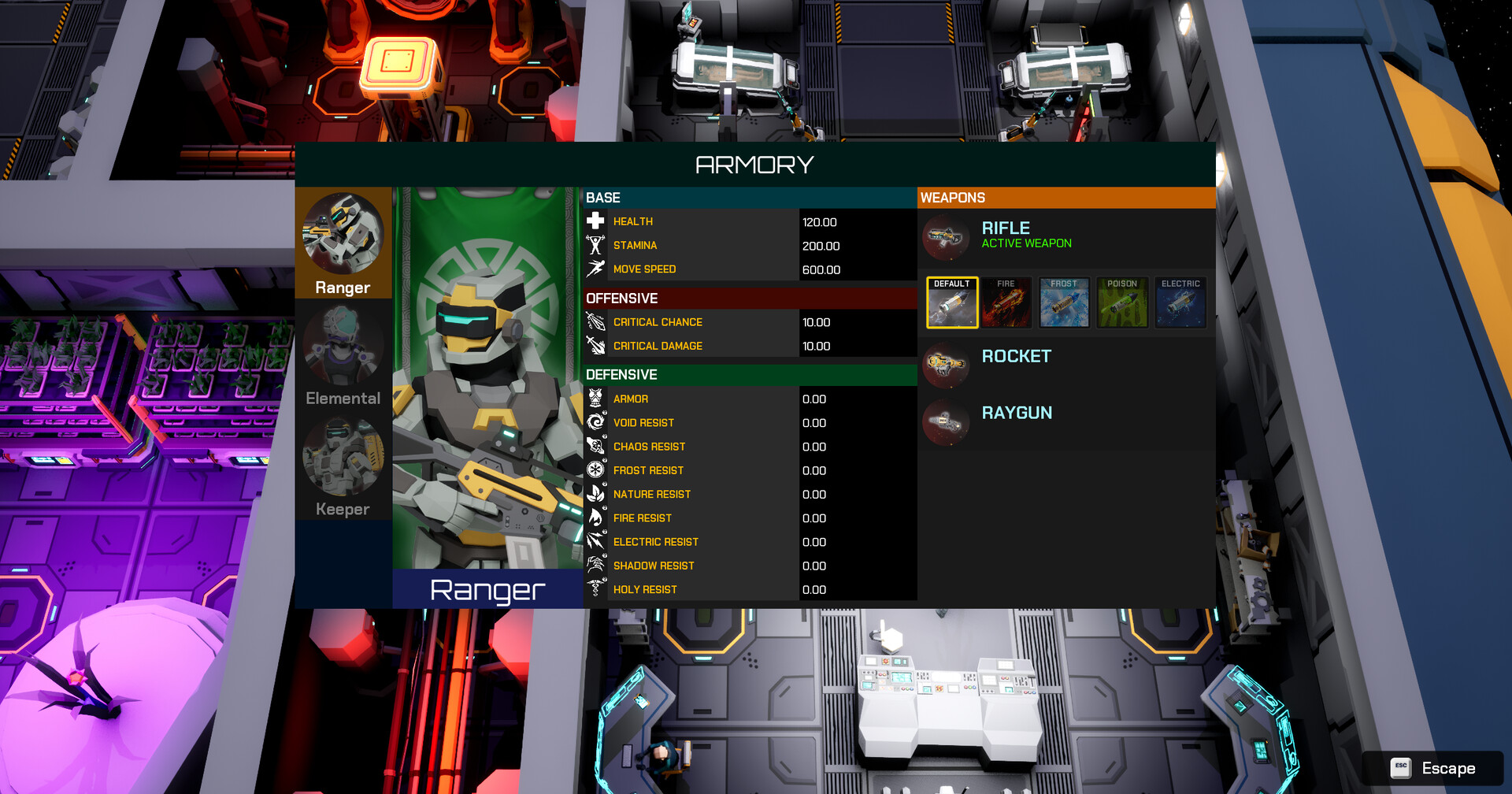Select the Electric ammo variant
The image size is (1512, 794).
click(1180, 302)
